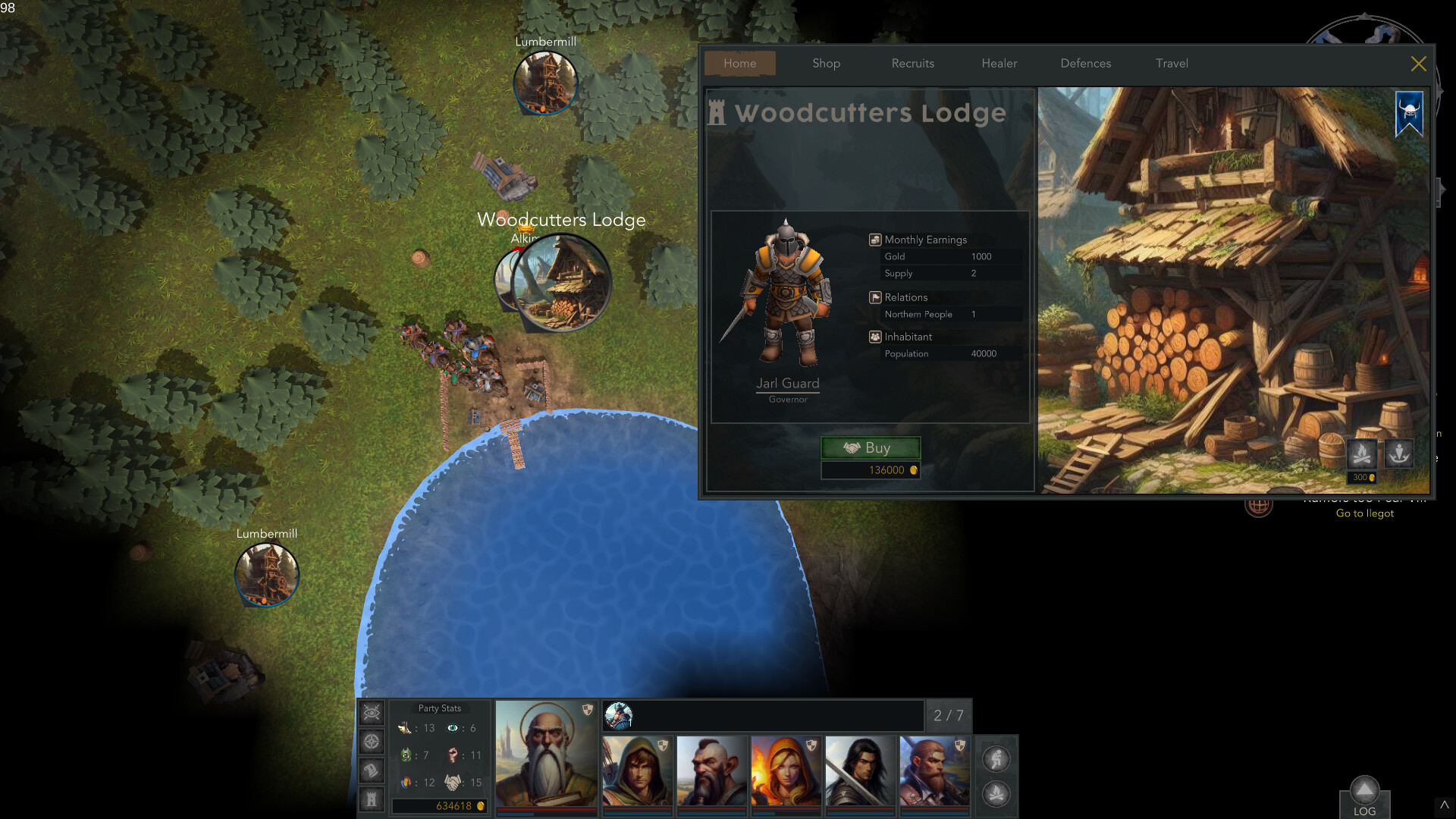This screenshot has width=1456, height=819.
Task: Click the campfire icon at the bottom-right party bar
Action: point(997,794)
